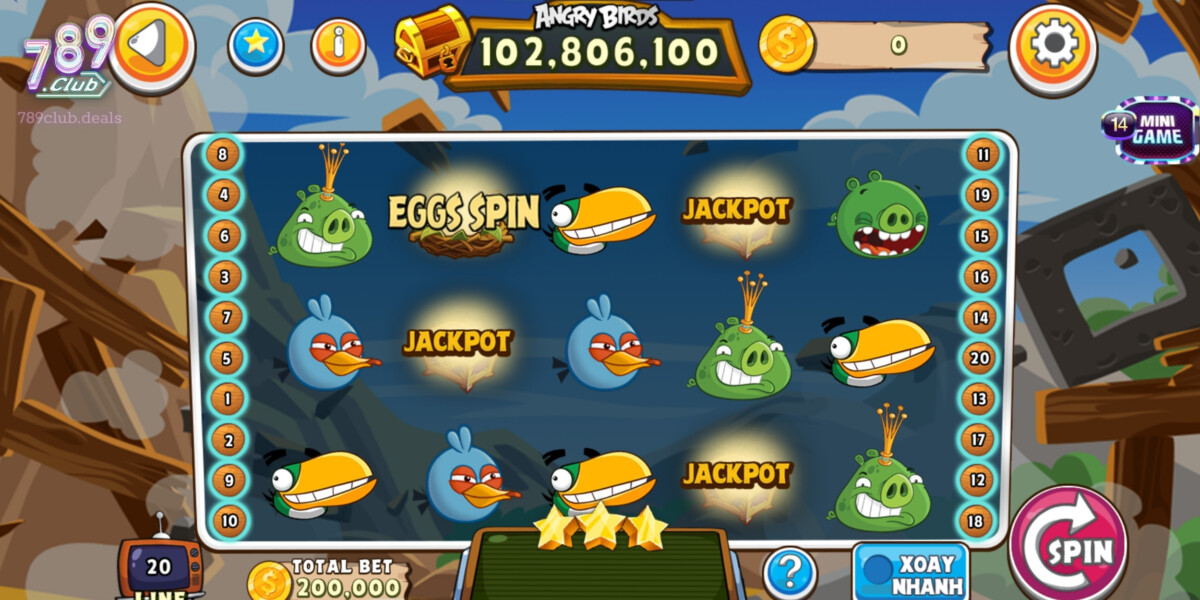Open the settings gear menu
Viewport: 1200px width, 600px height.
(x=1053, y=45)
